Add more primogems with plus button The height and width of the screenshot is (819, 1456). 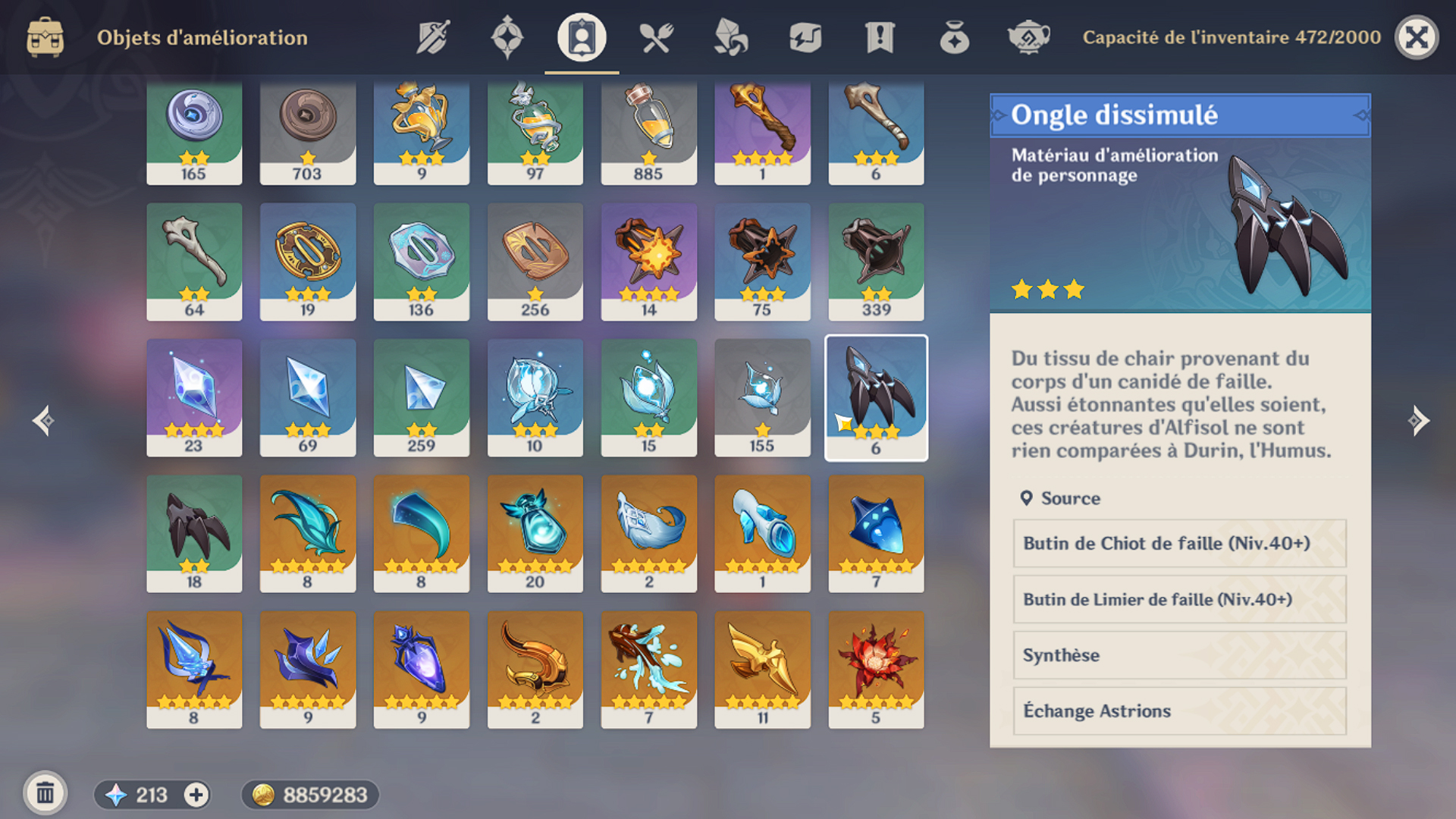click(x=196, y=795)
